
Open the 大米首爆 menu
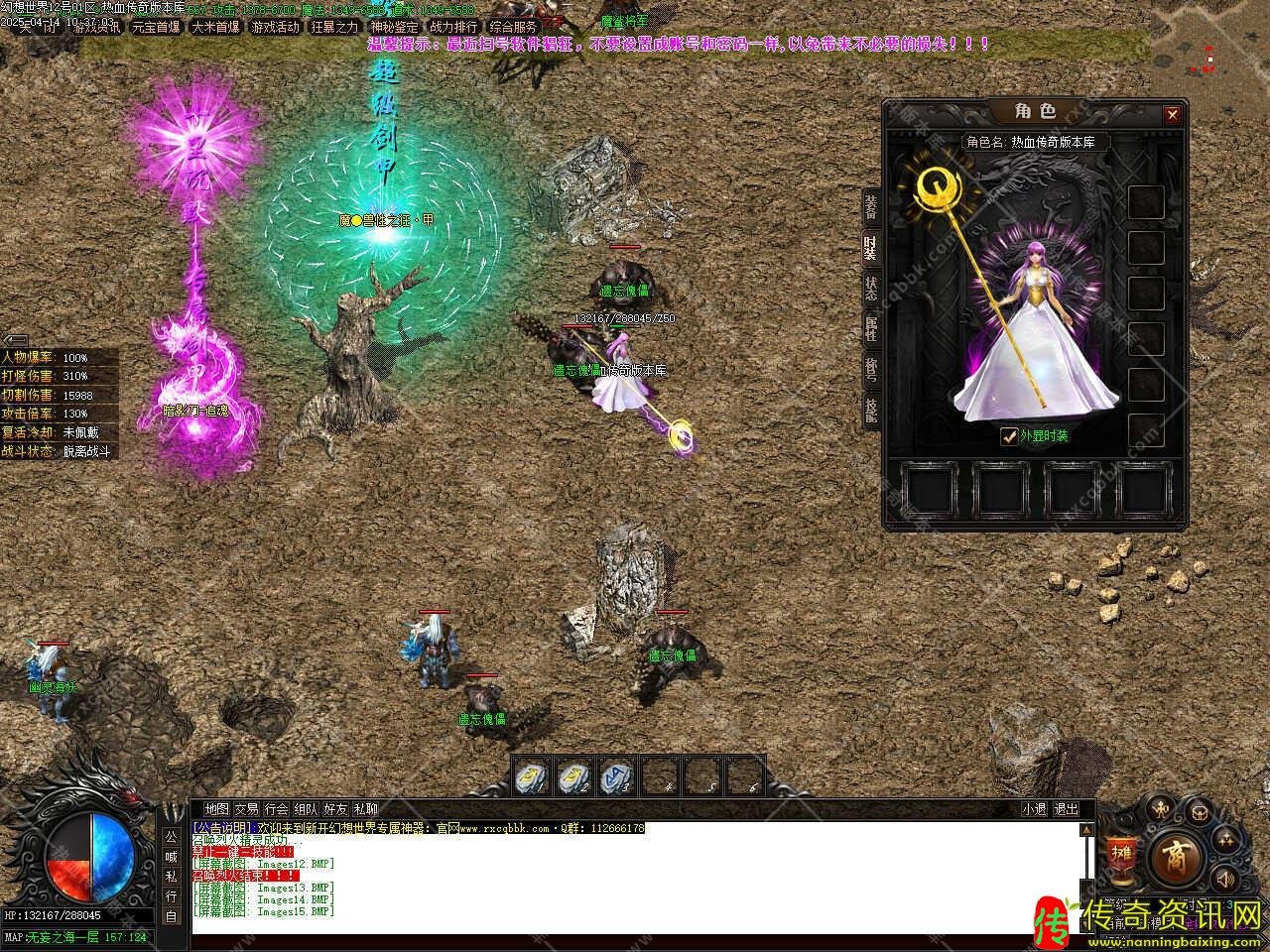(215, 27)
